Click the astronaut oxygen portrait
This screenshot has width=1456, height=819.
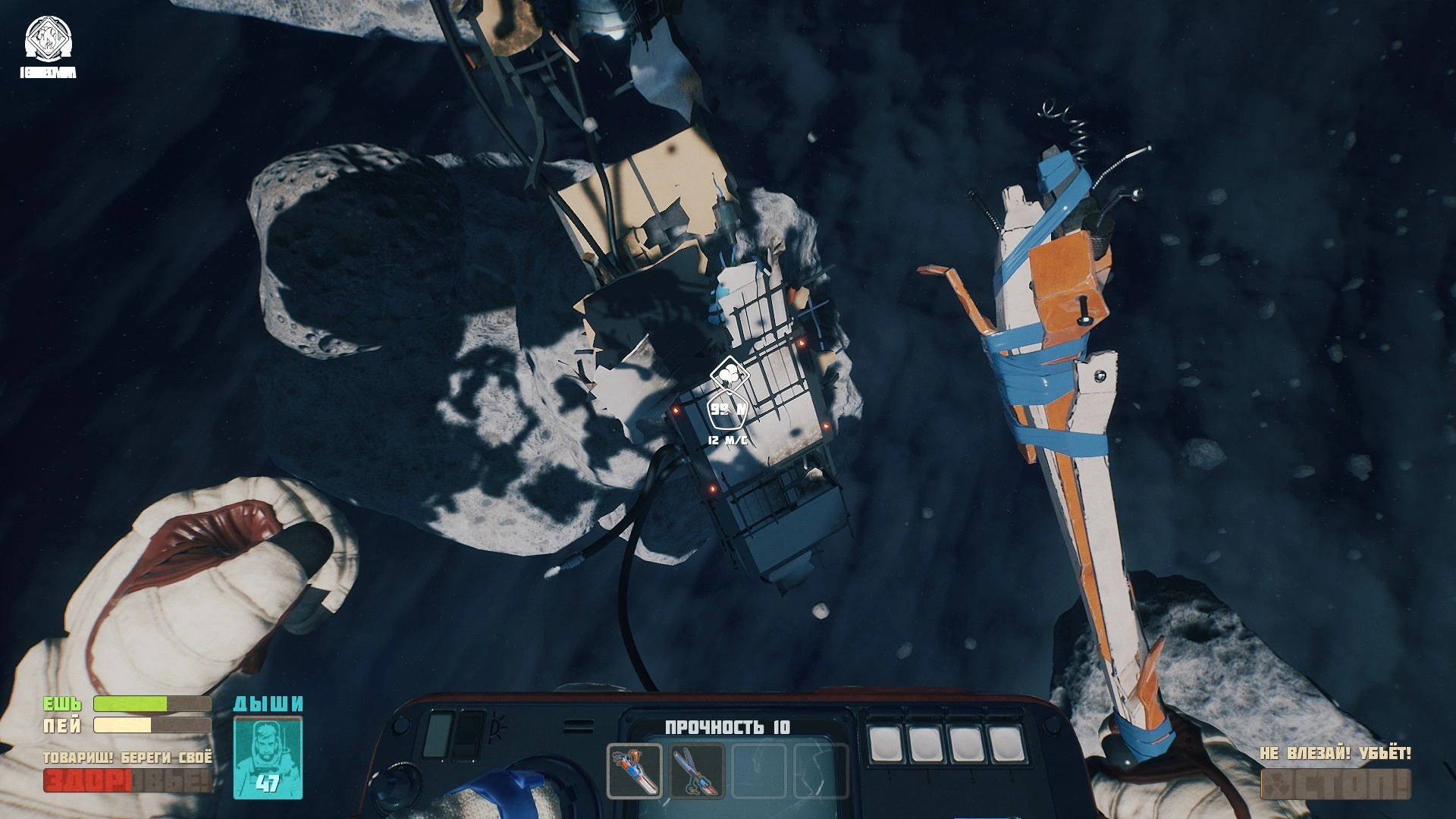tap(268, 757)
